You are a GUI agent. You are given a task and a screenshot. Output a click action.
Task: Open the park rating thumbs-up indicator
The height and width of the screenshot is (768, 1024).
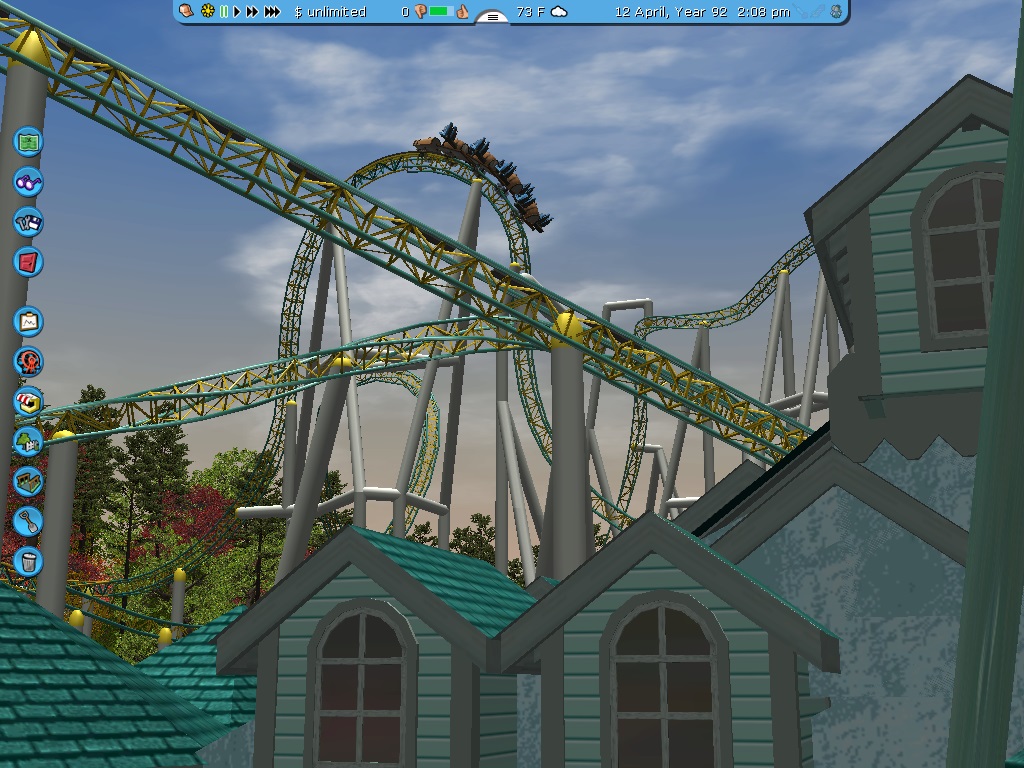(462, 12)
